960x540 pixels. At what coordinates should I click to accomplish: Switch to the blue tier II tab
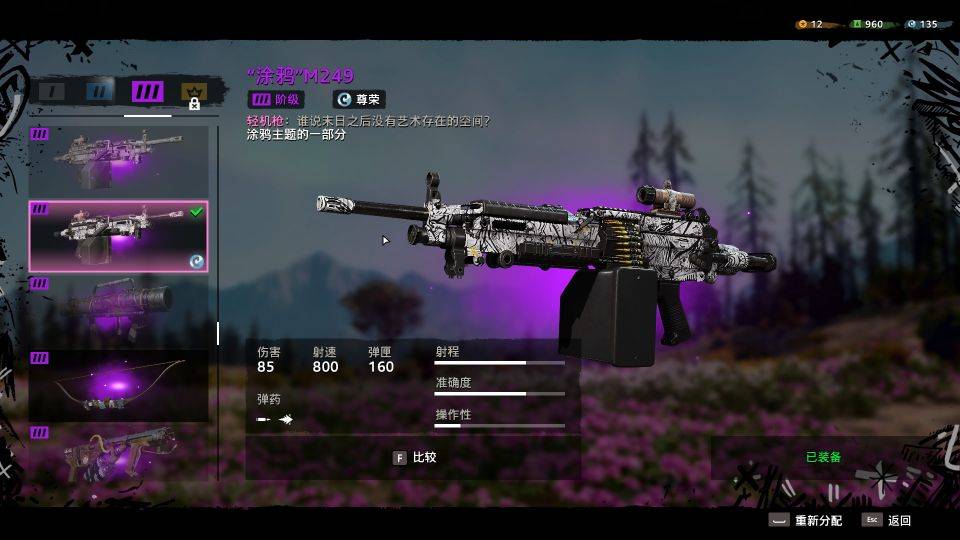pos(99,92)
